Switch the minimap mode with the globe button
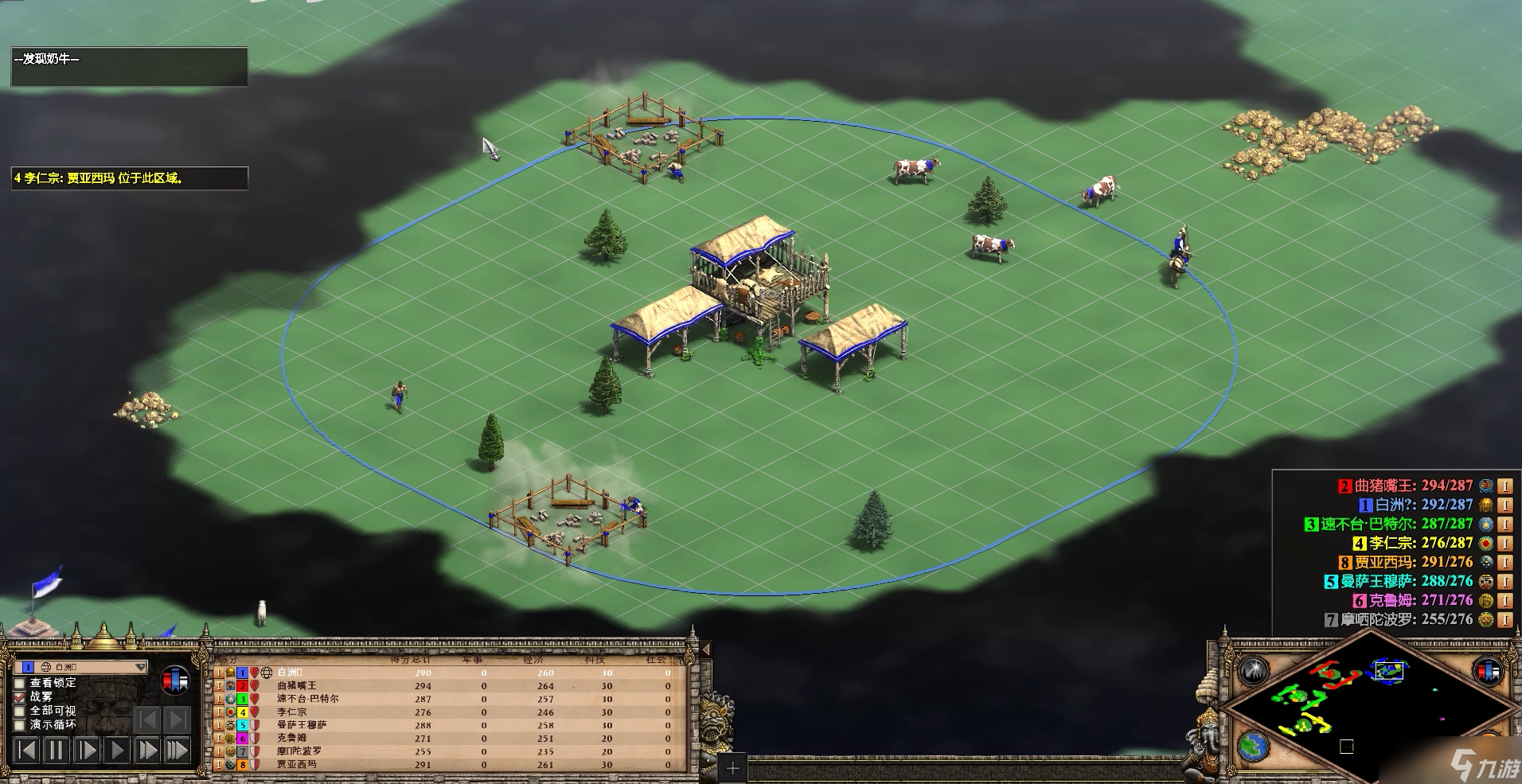 click(x=1253, y=746)
